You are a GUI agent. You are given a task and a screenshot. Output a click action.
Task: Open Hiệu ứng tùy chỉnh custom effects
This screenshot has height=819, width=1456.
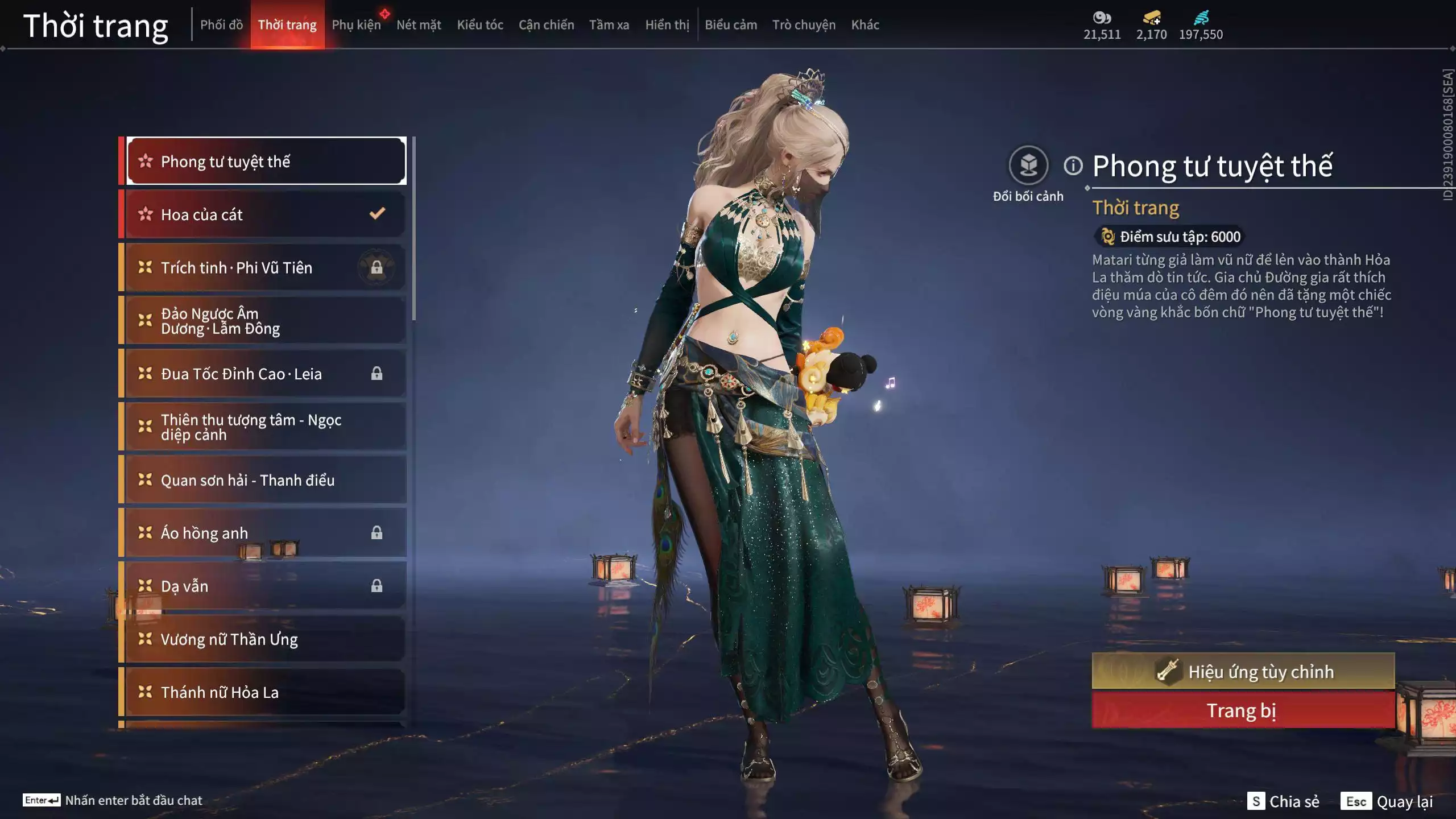(x=1243, y=672)
